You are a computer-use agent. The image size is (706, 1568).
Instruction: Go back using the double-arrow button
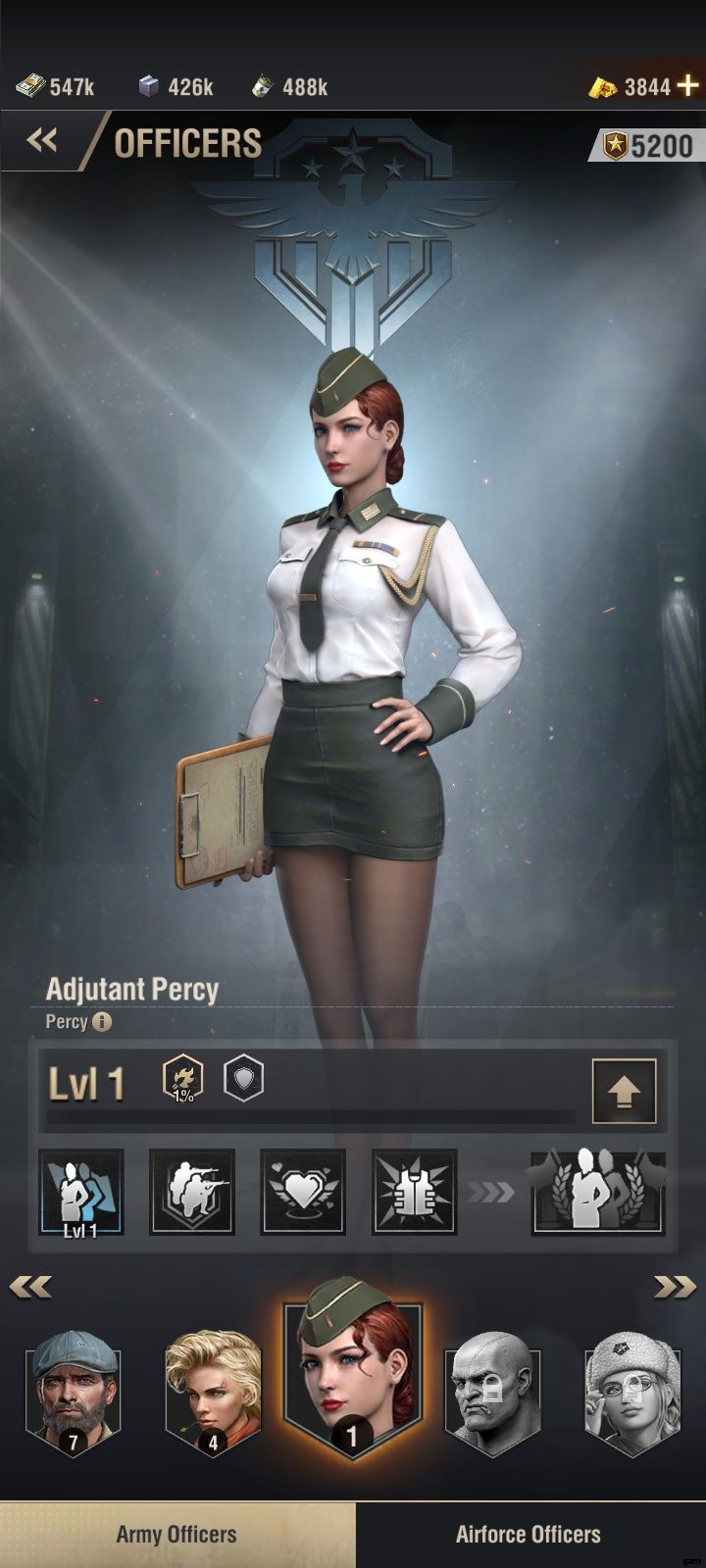41,141
